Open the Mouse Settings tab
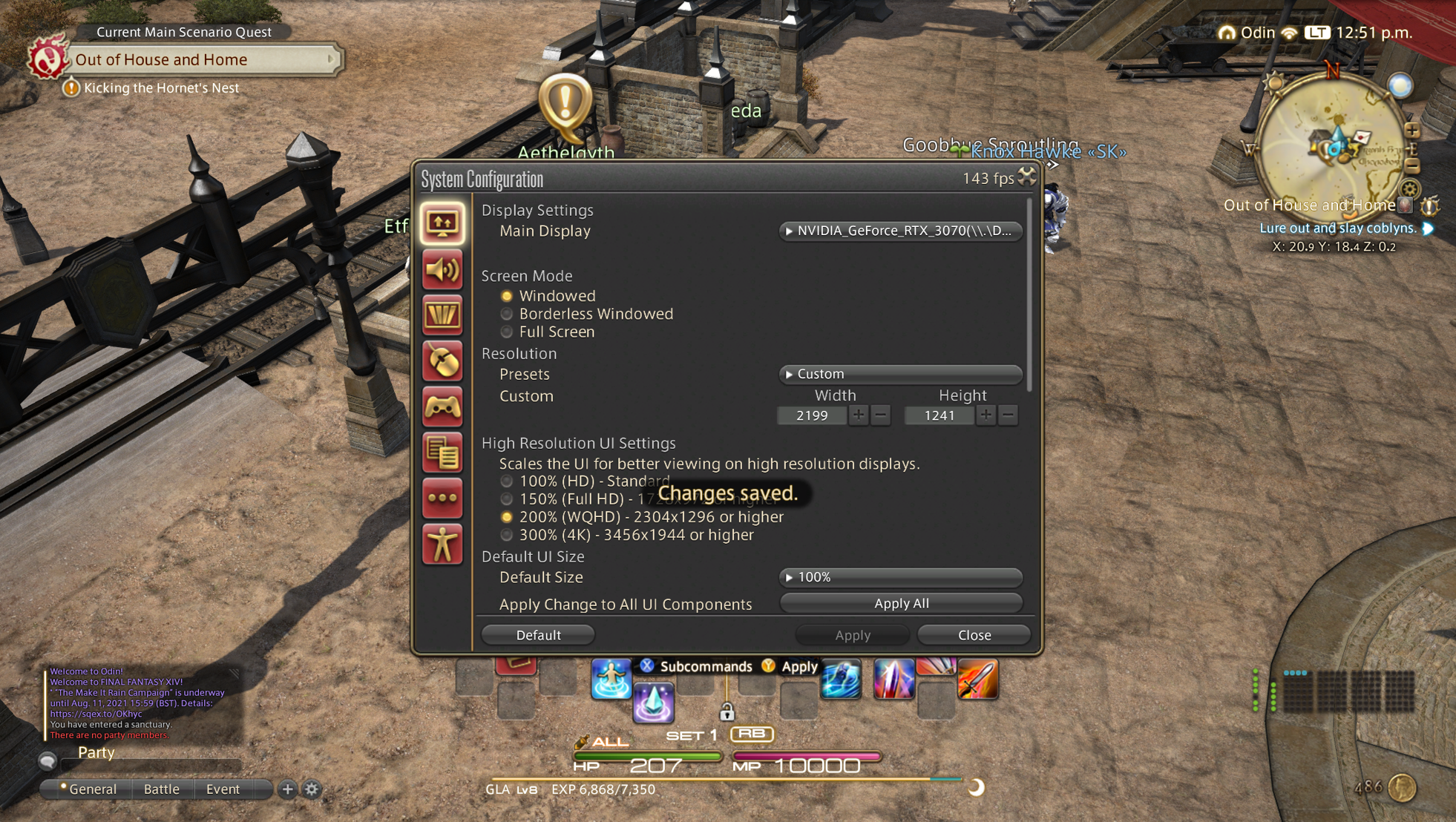Screen dimensions: 1456x822 [x=442, y=361]
